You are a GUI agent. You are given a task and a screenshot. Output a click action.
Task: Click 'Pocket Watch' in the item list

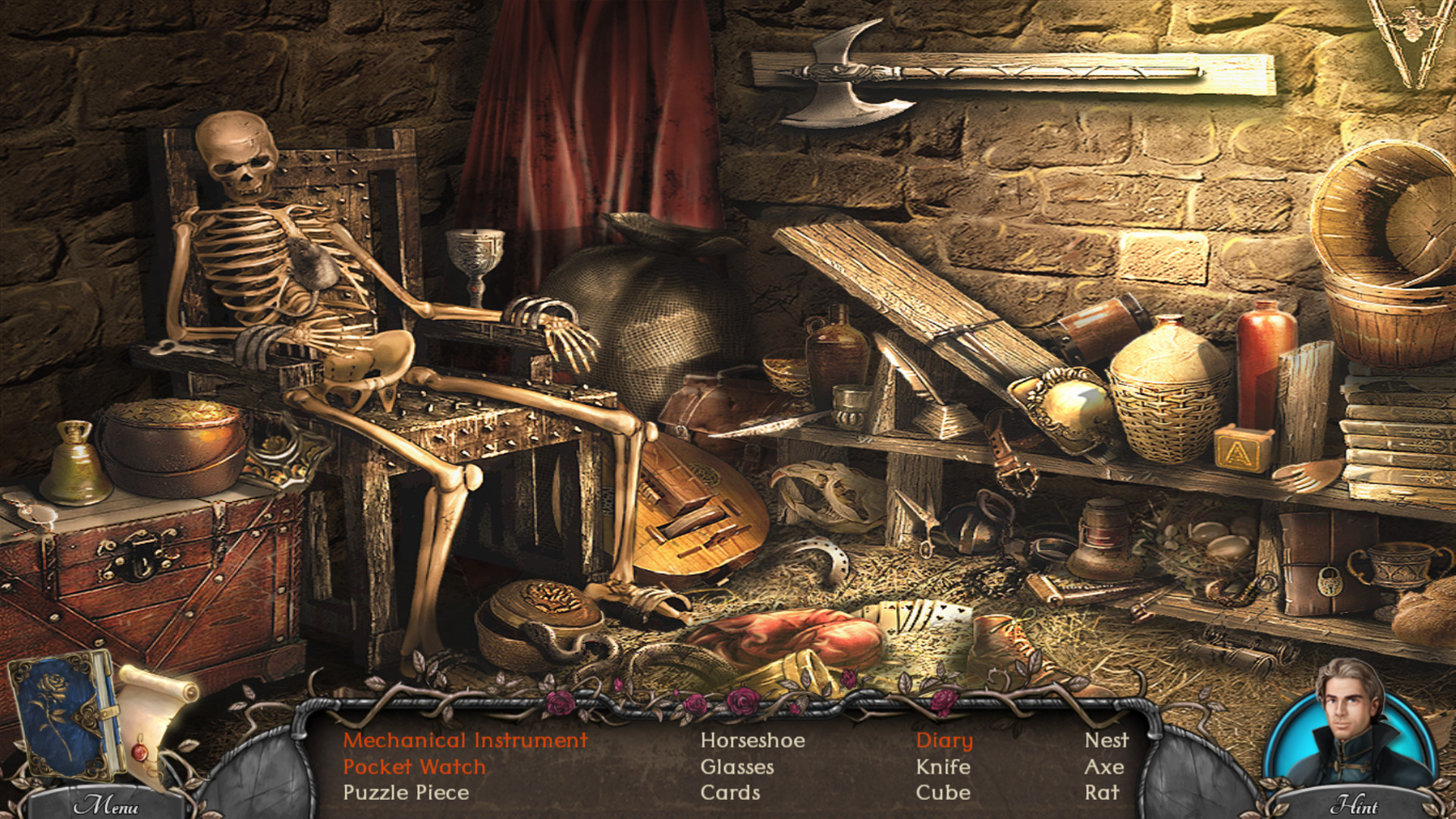(x=413, y=767)
